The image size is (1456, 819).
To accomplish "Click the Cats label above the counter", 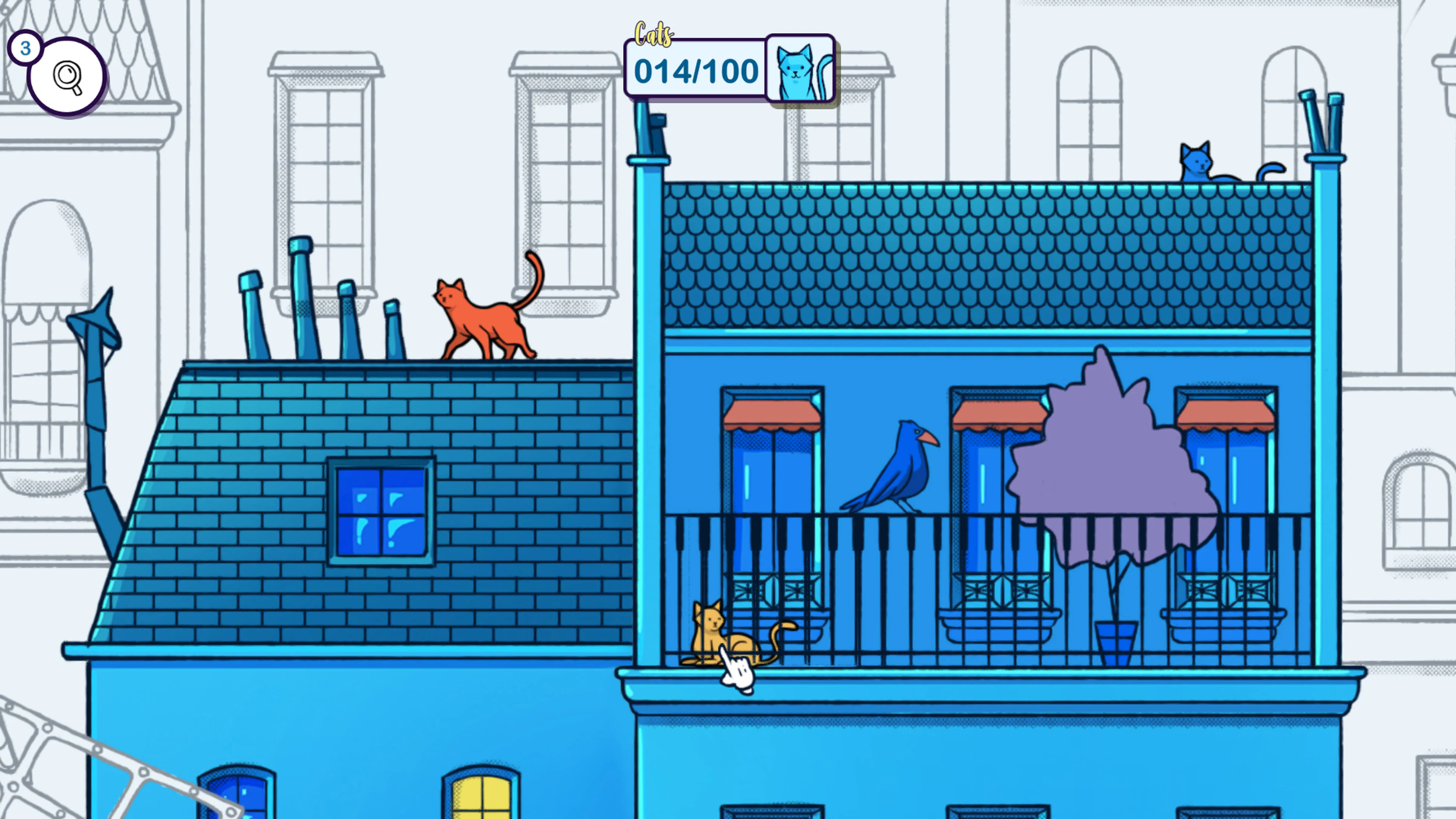I will [x=654, y=34].
